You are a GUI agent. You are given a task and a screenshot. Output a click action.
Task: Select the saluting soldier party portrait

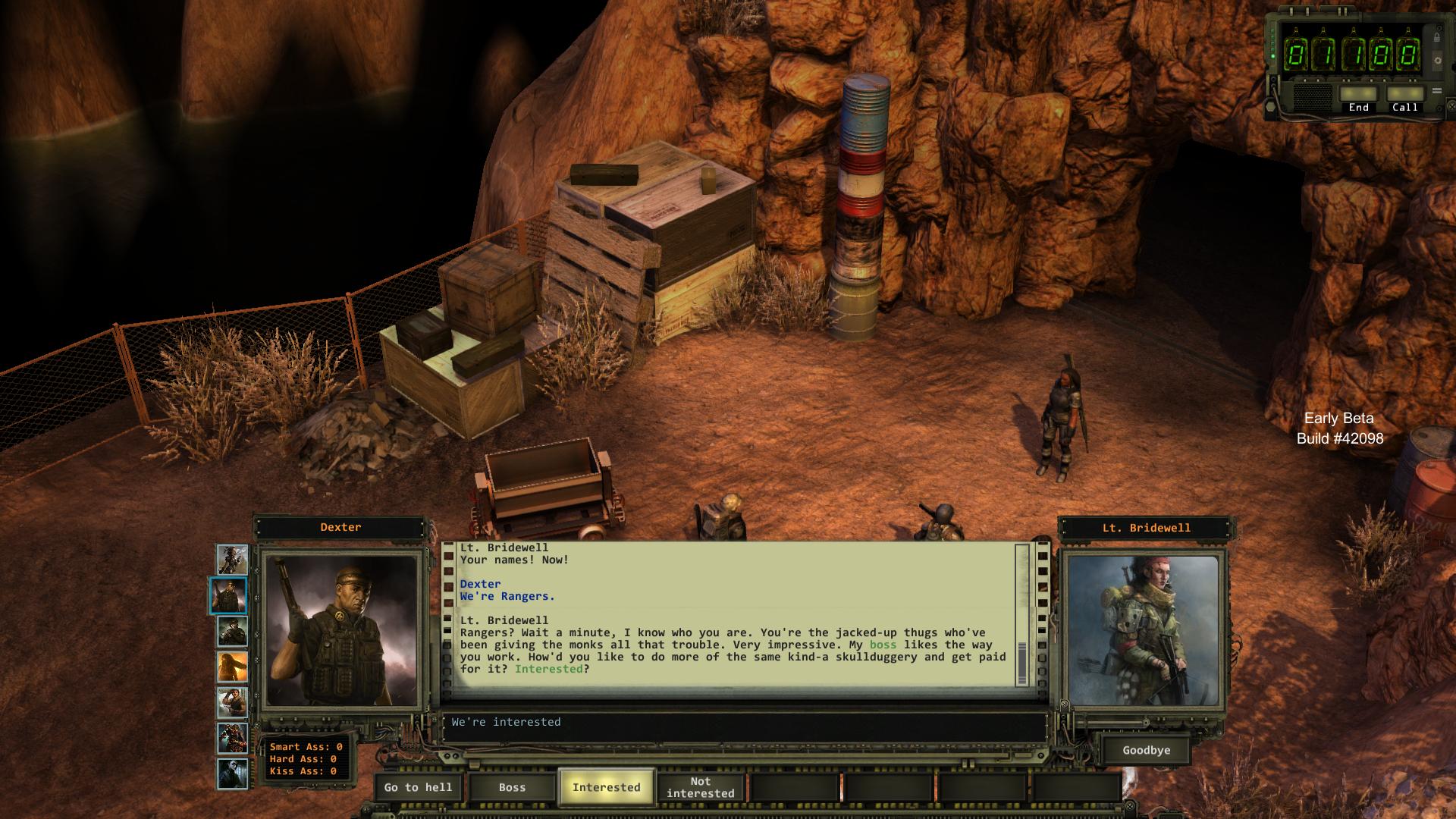231,703
